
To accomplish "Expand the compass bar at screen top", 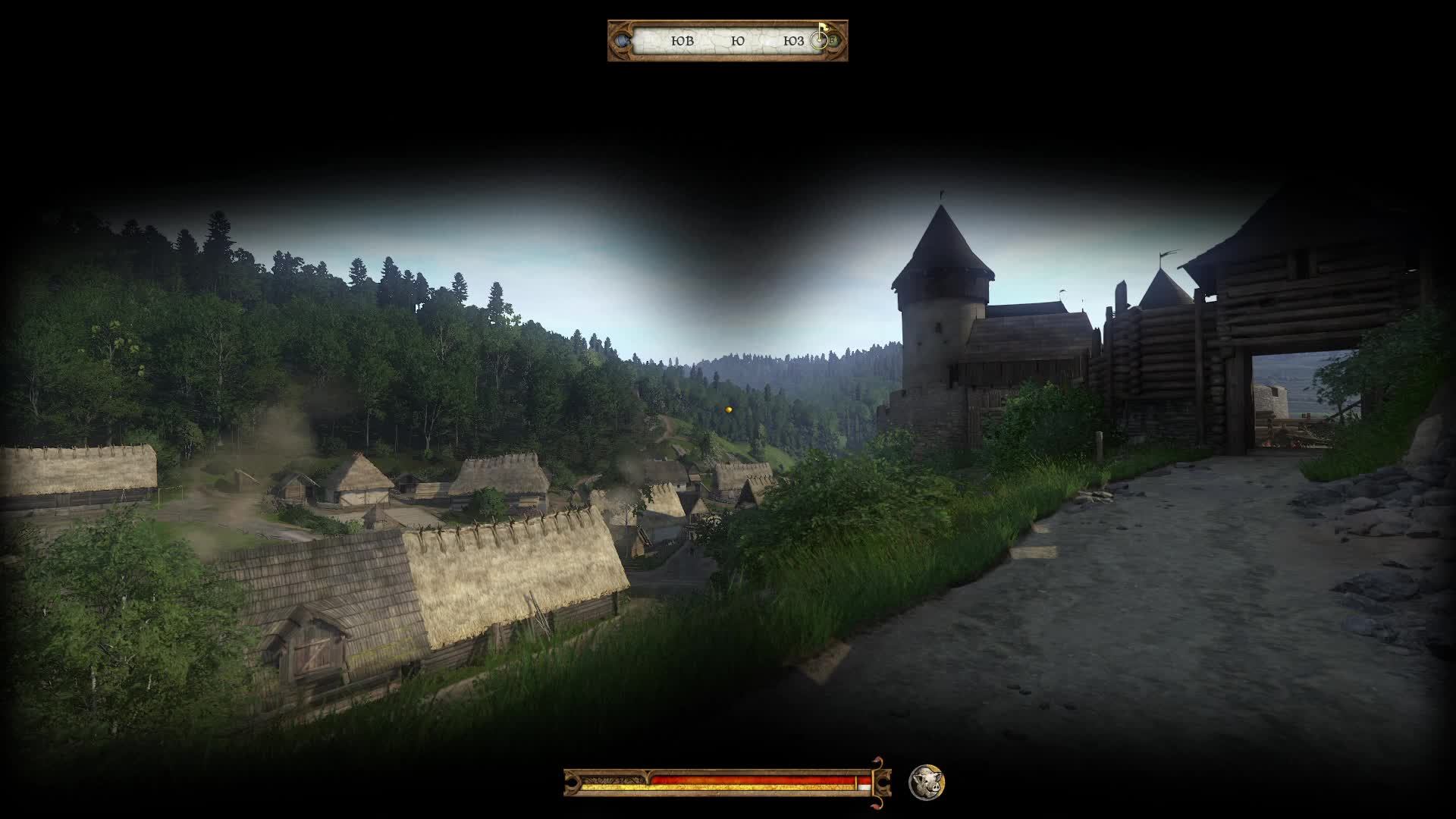I will (x=728, y=42).
